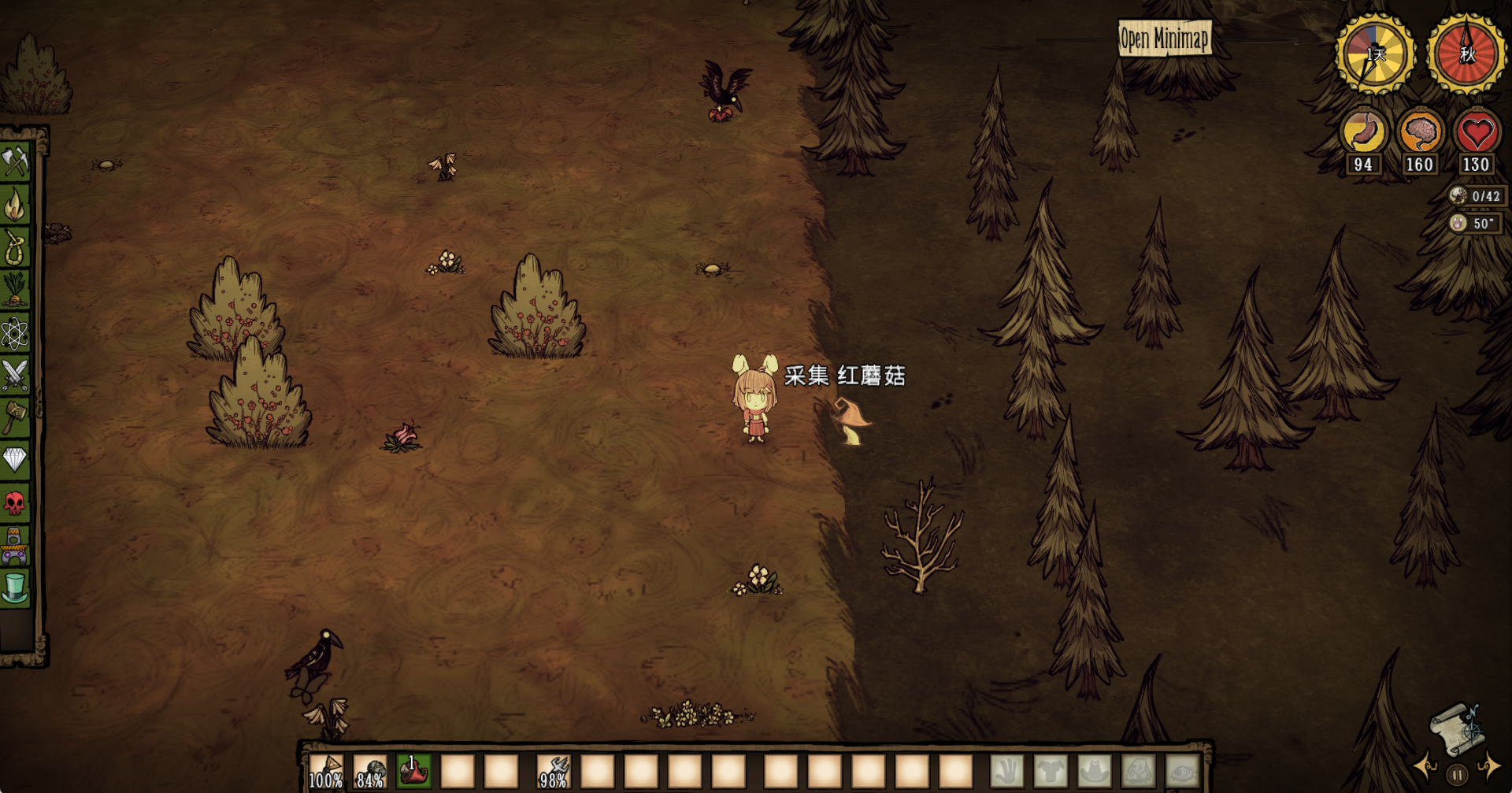Select the rock item at 84%
This screenshot has width=1512, height=793.
pyautogui.click(x=369, y=772)
